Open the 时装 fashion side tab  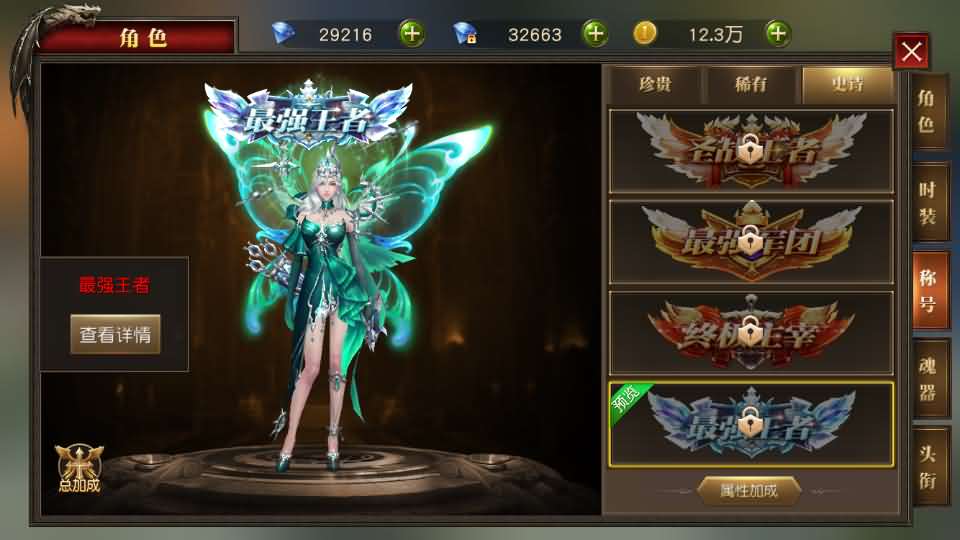(927, 202)
